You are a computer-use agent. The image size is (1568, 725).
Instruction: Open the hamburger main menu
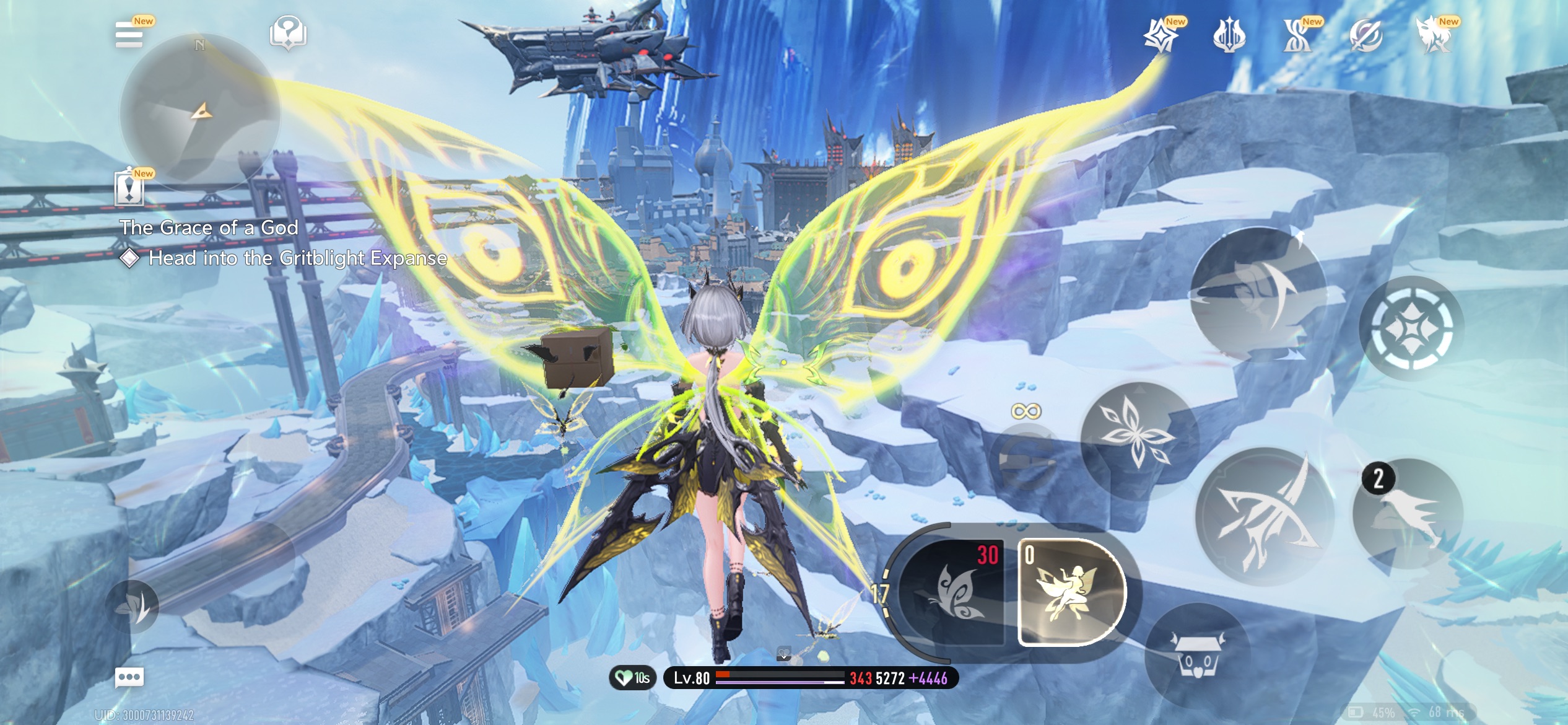pyautogui.click(x=129, y=35)
